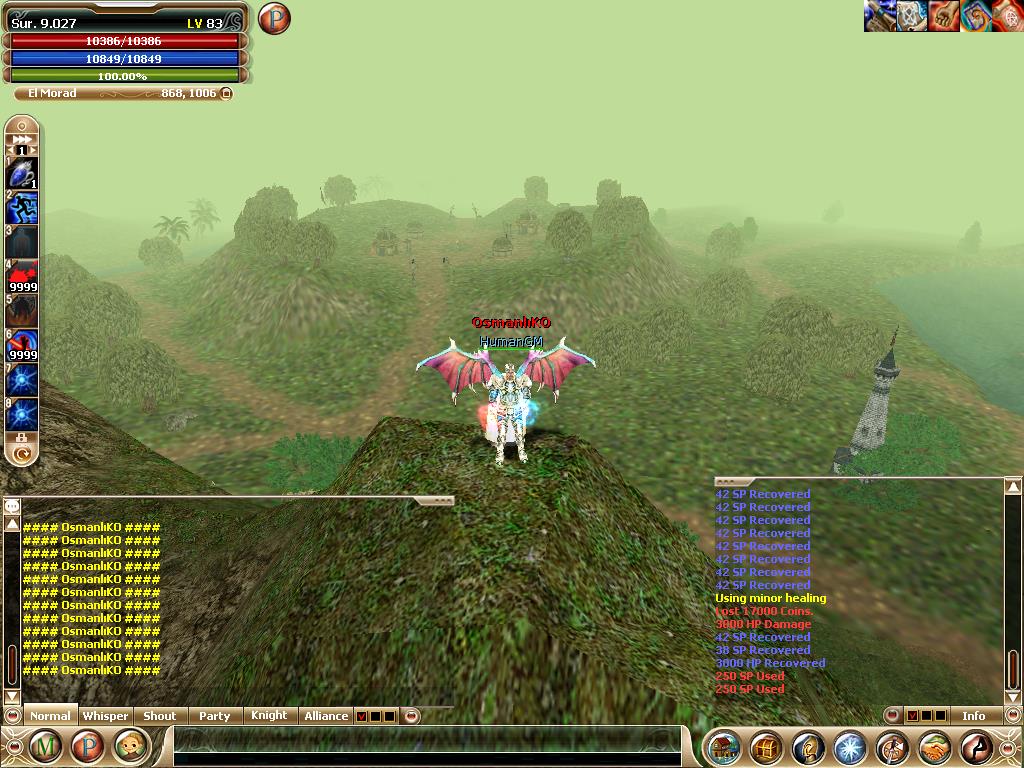Use the blue potion in slot 1
The image size is (1024, 768).
tap(22, 173)
